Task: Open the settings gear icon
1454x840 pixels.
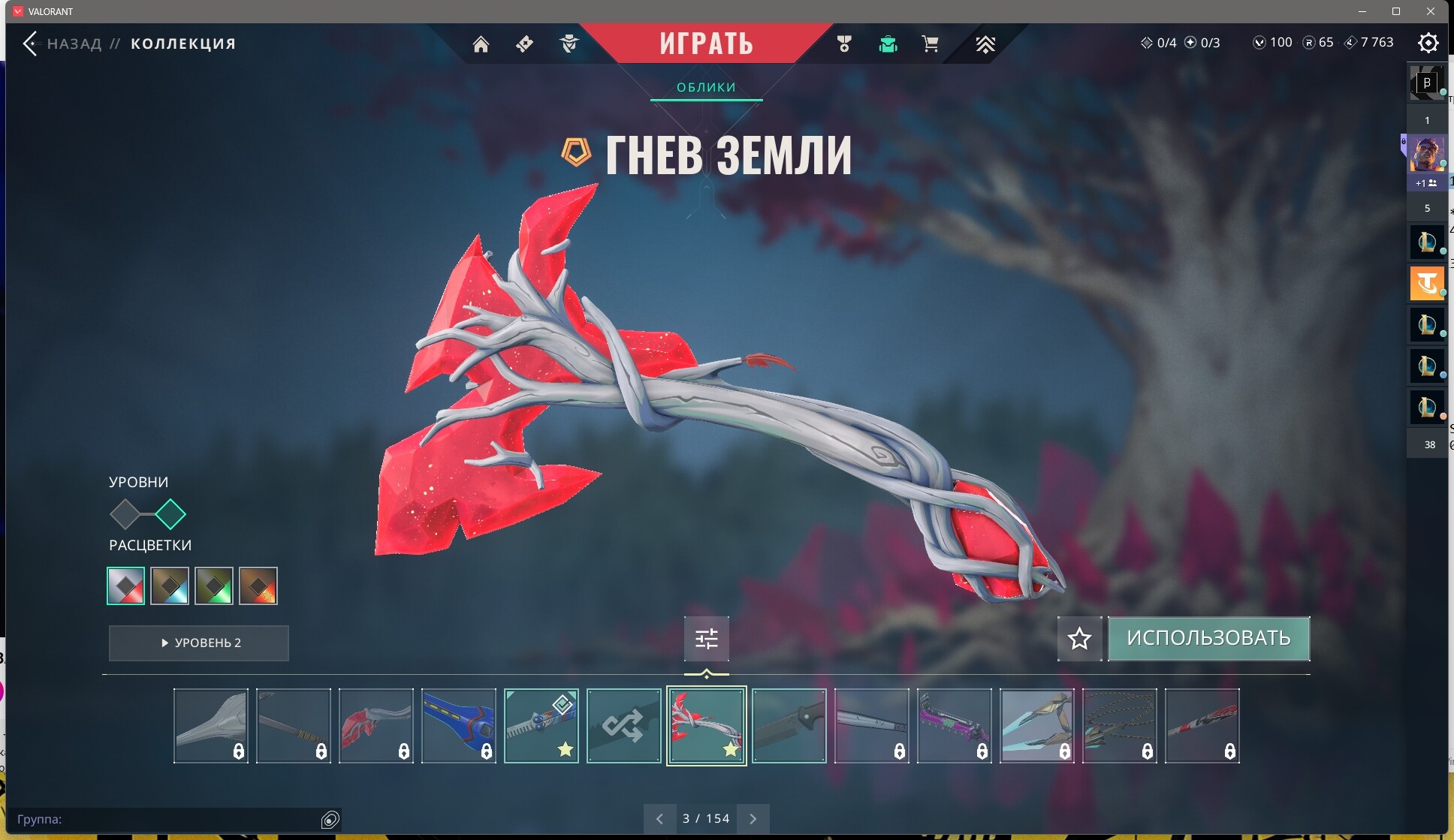Action: point(1428,43)
